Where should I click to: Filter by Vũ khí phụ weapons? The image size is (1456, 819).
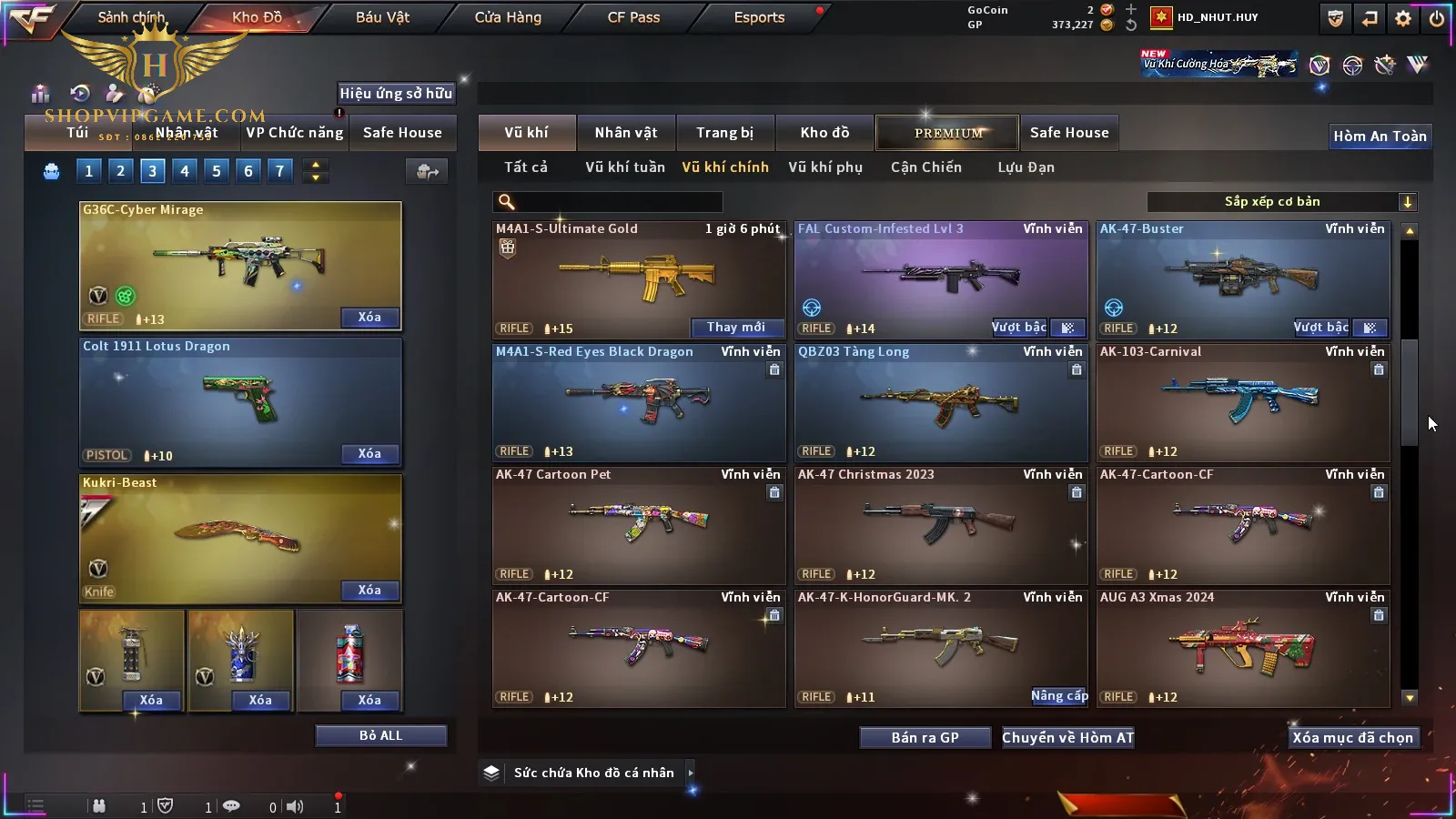click(825, 167)
